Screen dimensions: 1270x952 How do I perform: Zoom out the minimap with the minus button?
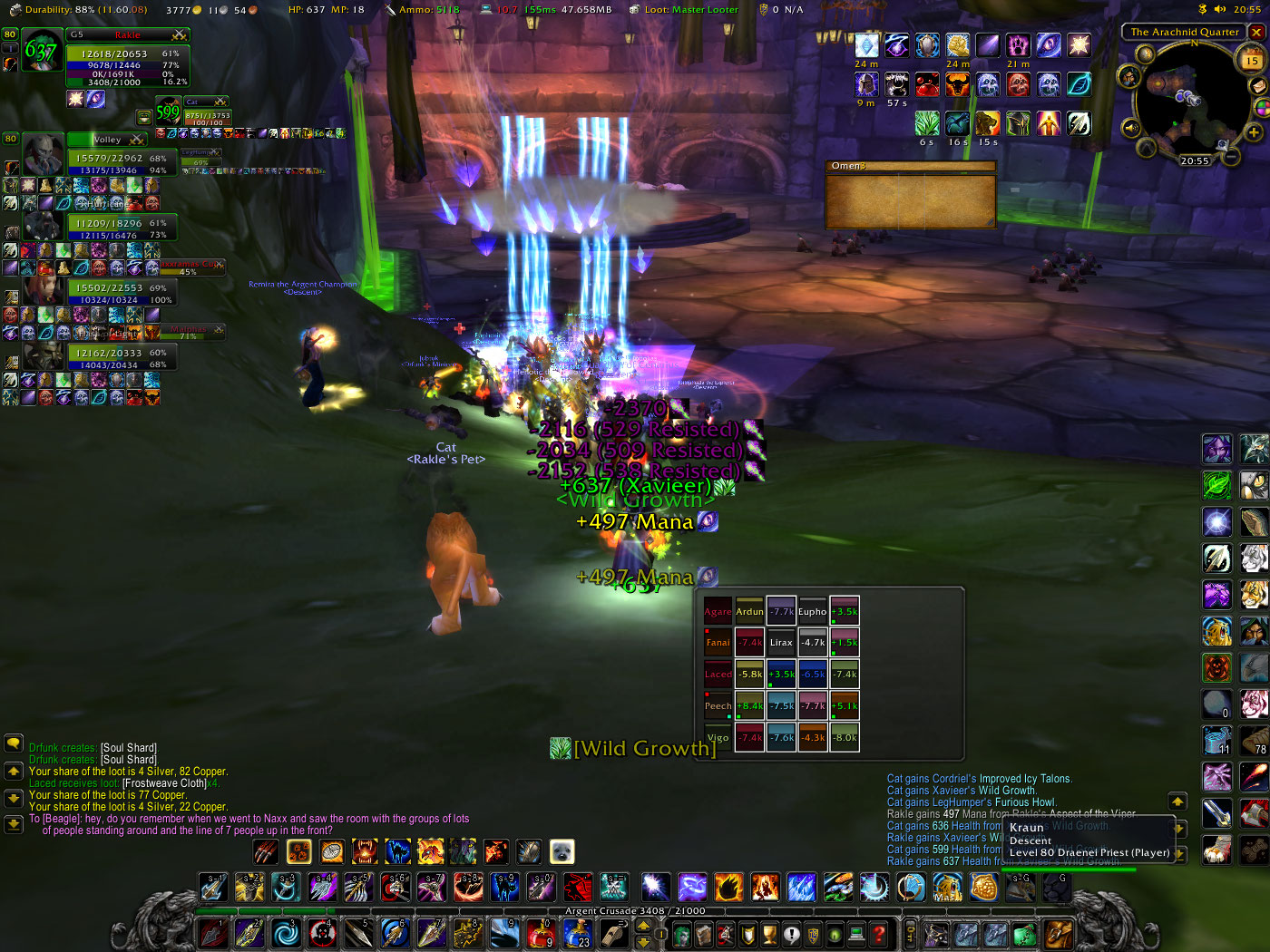tap(1231, 156)
